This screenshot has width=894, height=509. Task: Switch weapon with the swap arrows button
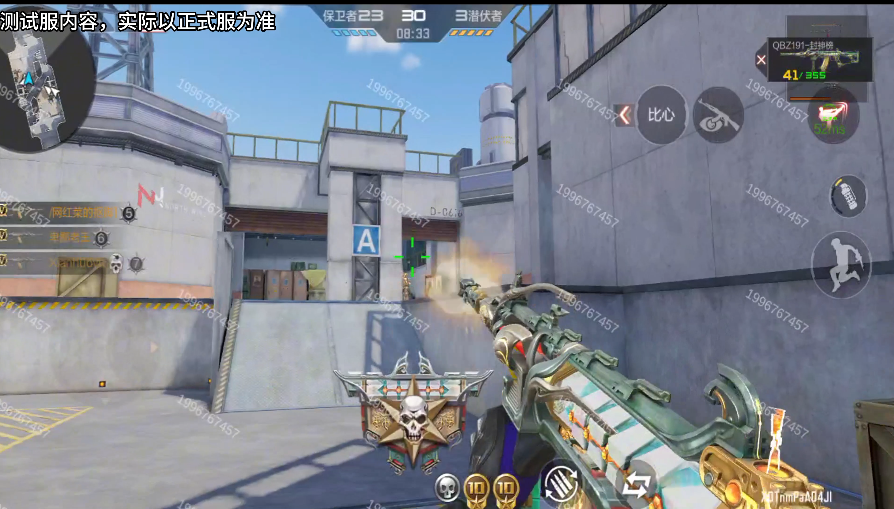636,486
